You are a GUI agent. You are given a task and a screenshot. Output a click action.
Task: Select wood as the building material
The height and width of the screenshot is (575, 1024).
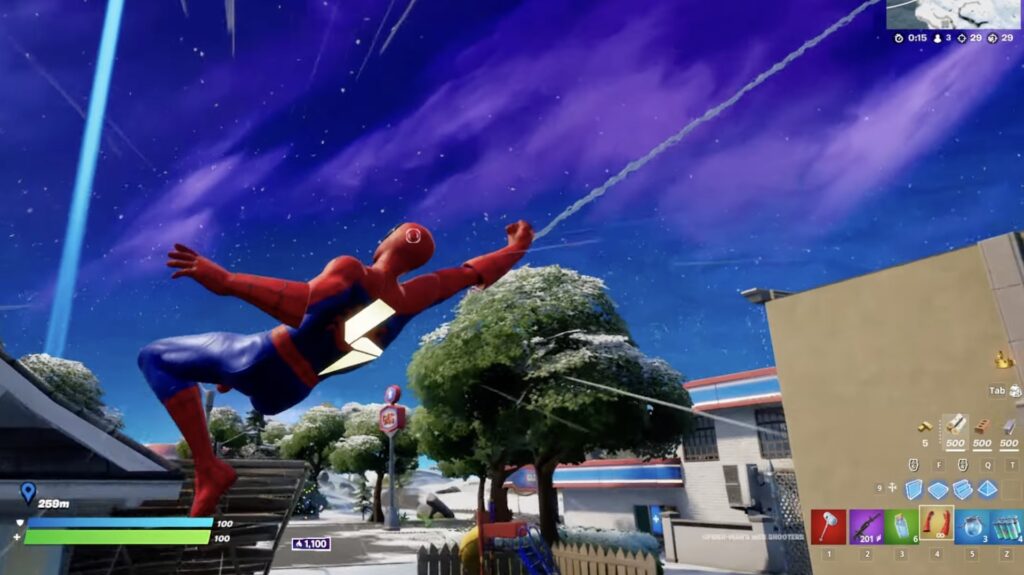(x=955, y=427)
